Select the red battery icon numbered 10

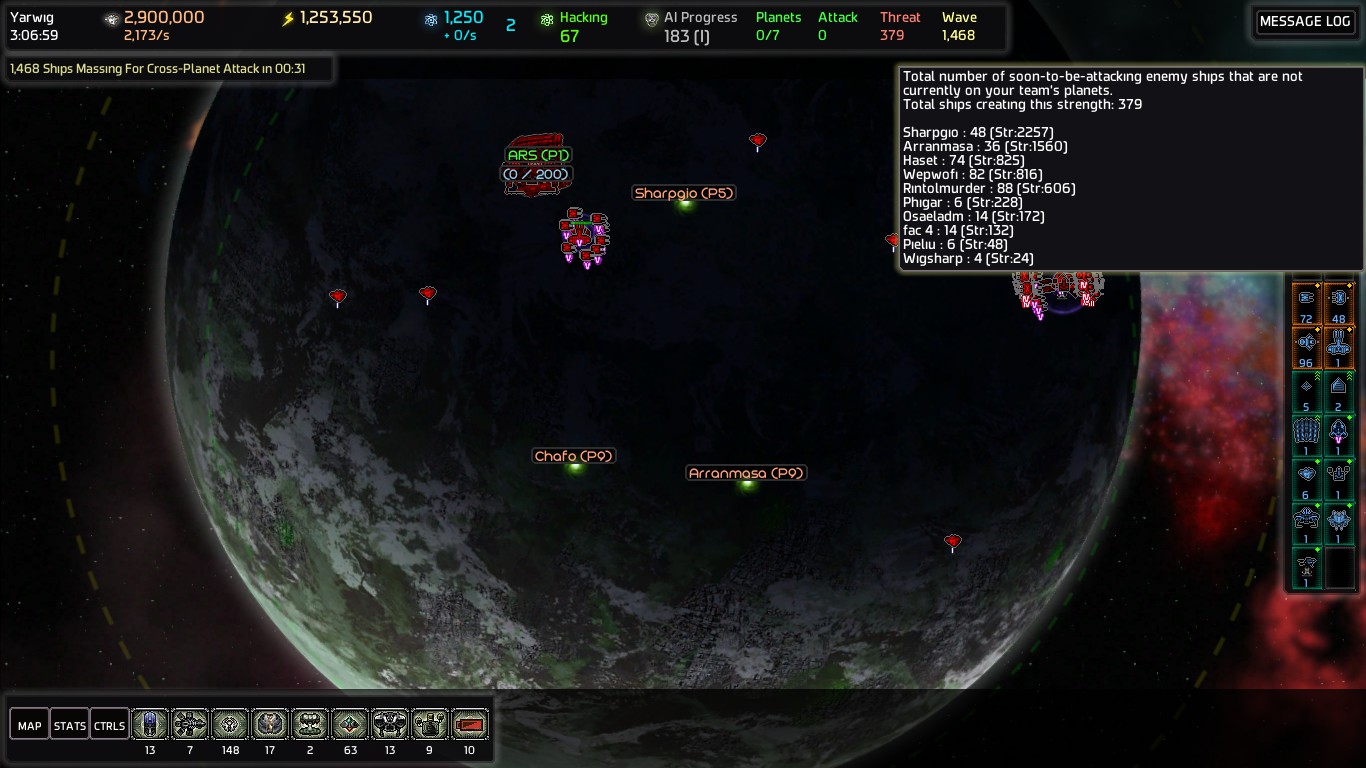tap(470, 724)
